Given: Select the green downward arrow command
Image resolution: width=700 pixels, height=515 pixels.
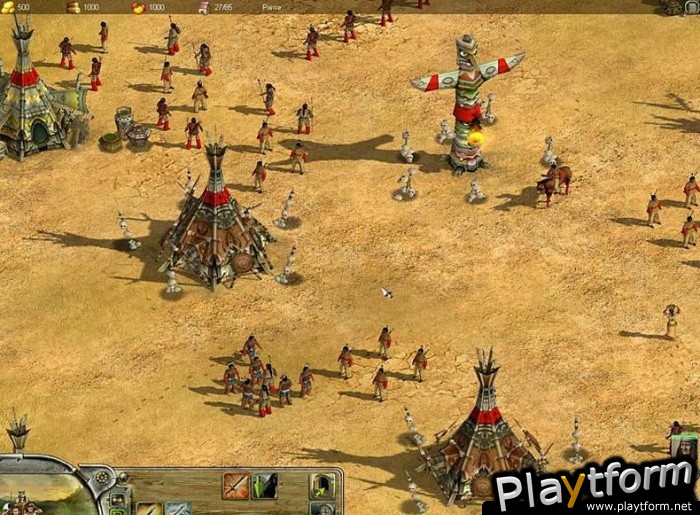Looking at the screenshot, I should (265, 486).
